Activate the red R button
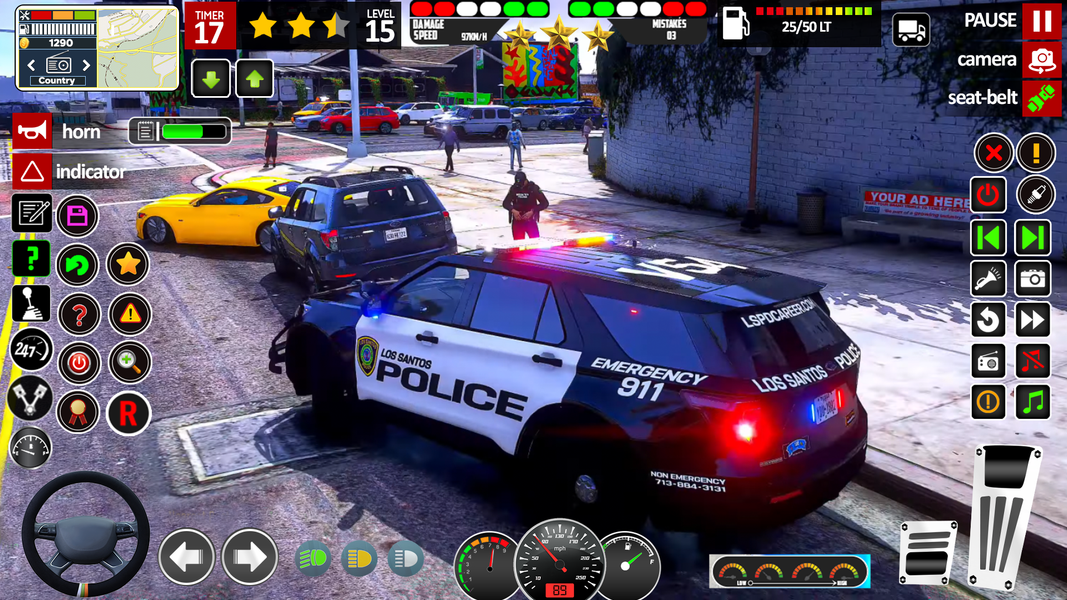 128,412
